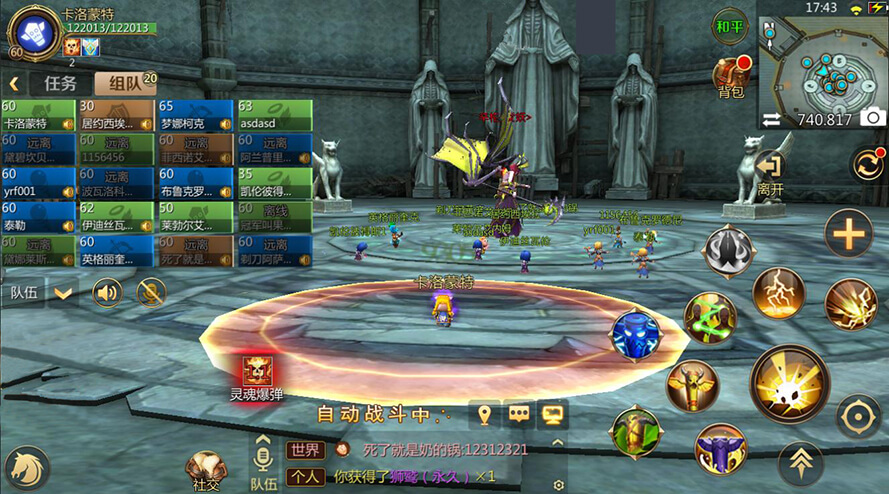889x494 pixels.
Task: Collapse the side panel with the left arrow
Action: pyautogui.click(x=15, y=83)
